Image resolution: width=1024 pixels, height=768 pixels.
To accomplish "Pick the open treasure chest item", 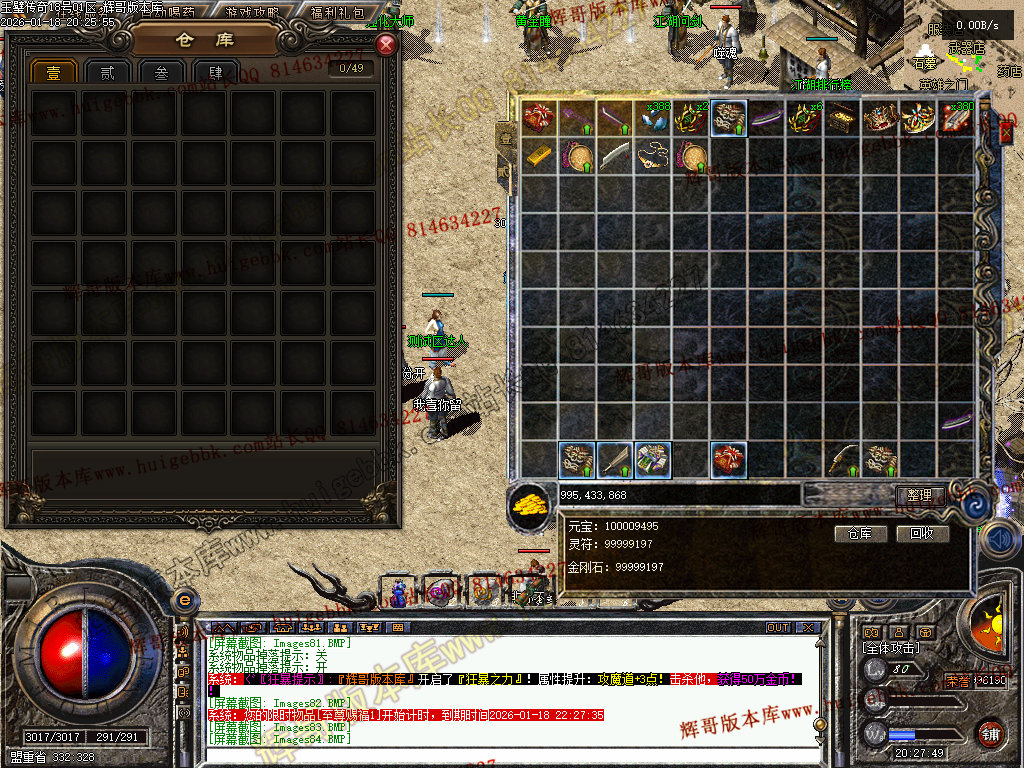I will coord(843,118).
